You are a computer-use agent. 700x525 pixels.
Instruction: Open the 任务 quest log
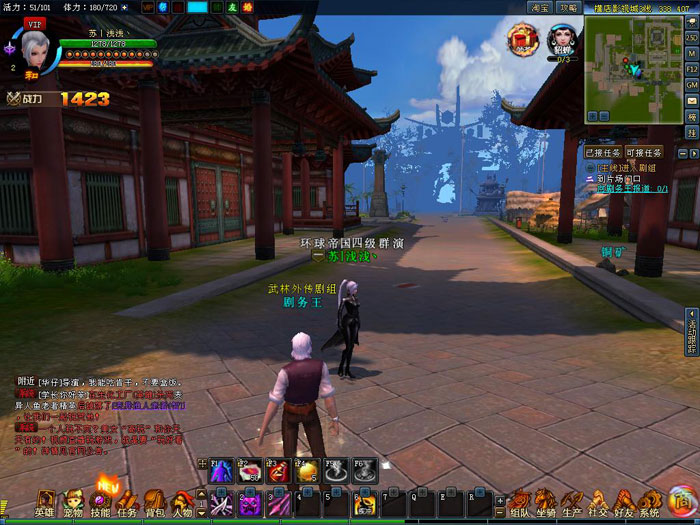coord(127,501)
